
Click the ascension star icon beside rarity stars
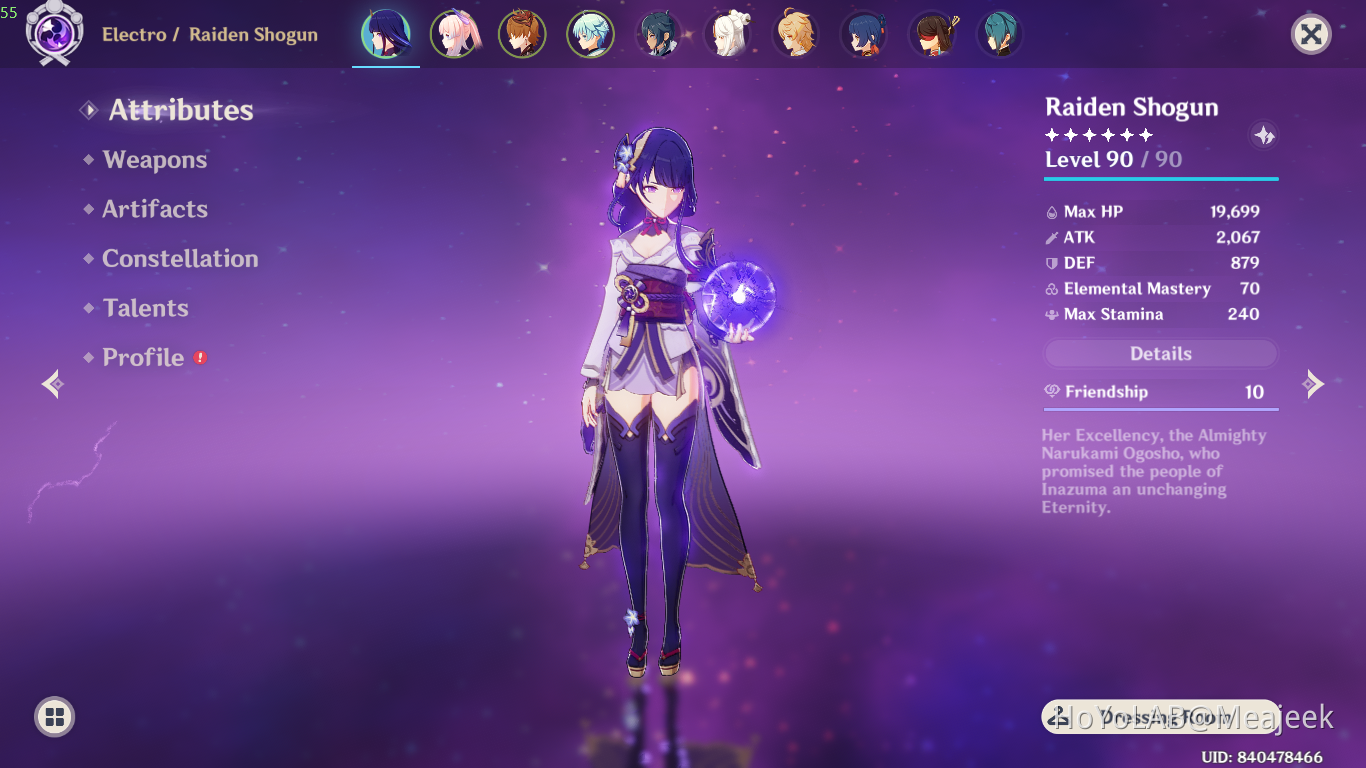[x=1264, y=135]
